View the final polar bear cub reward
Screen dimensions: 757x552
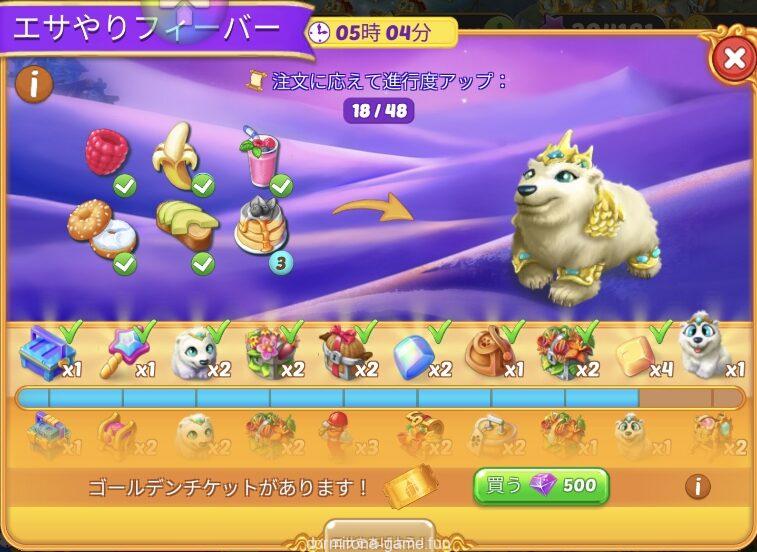tap(705, 350)
